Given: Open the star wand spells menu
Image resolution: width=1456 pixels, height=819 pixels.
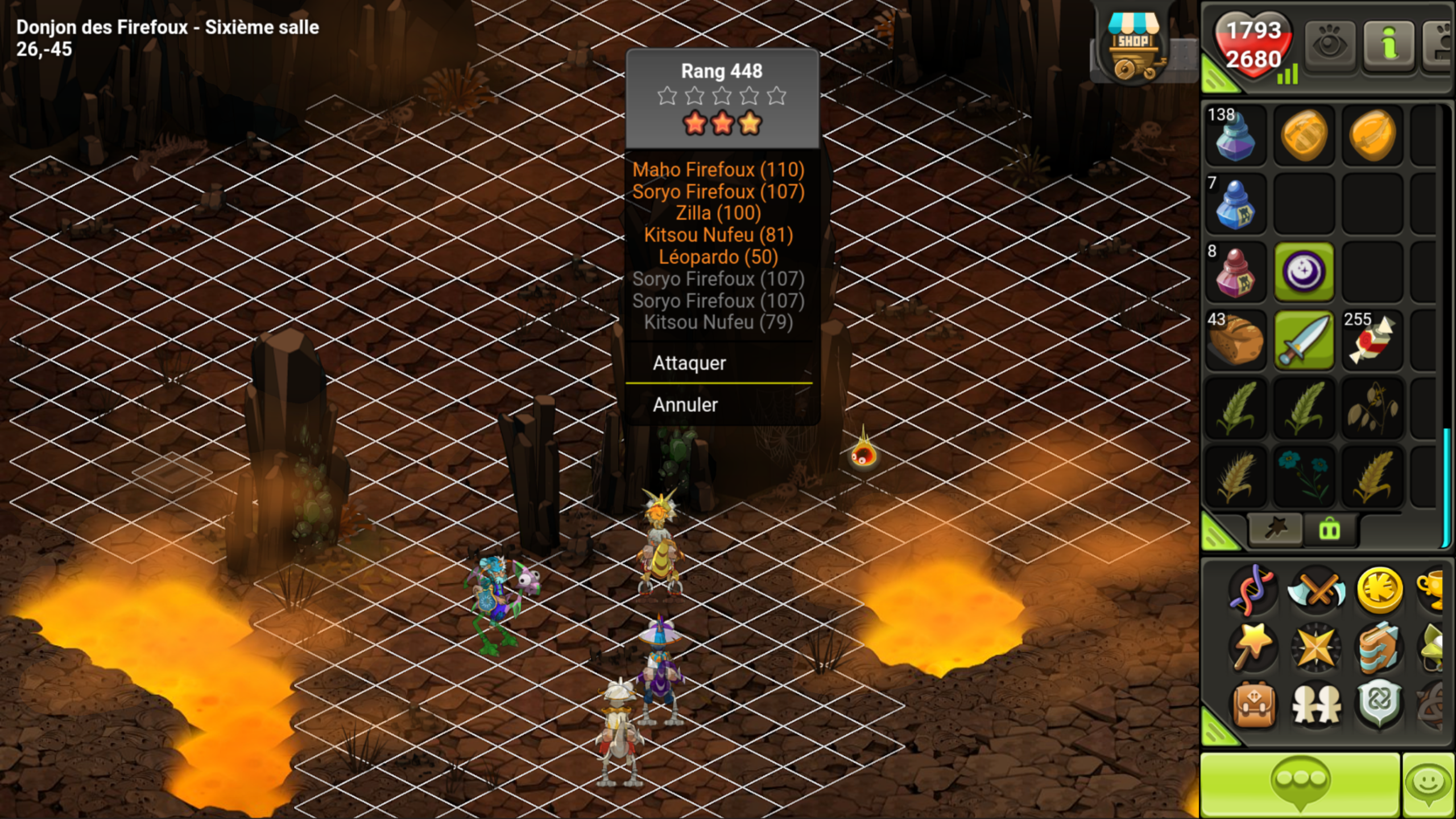Looking at the screenshot, I should [1253, 647].
